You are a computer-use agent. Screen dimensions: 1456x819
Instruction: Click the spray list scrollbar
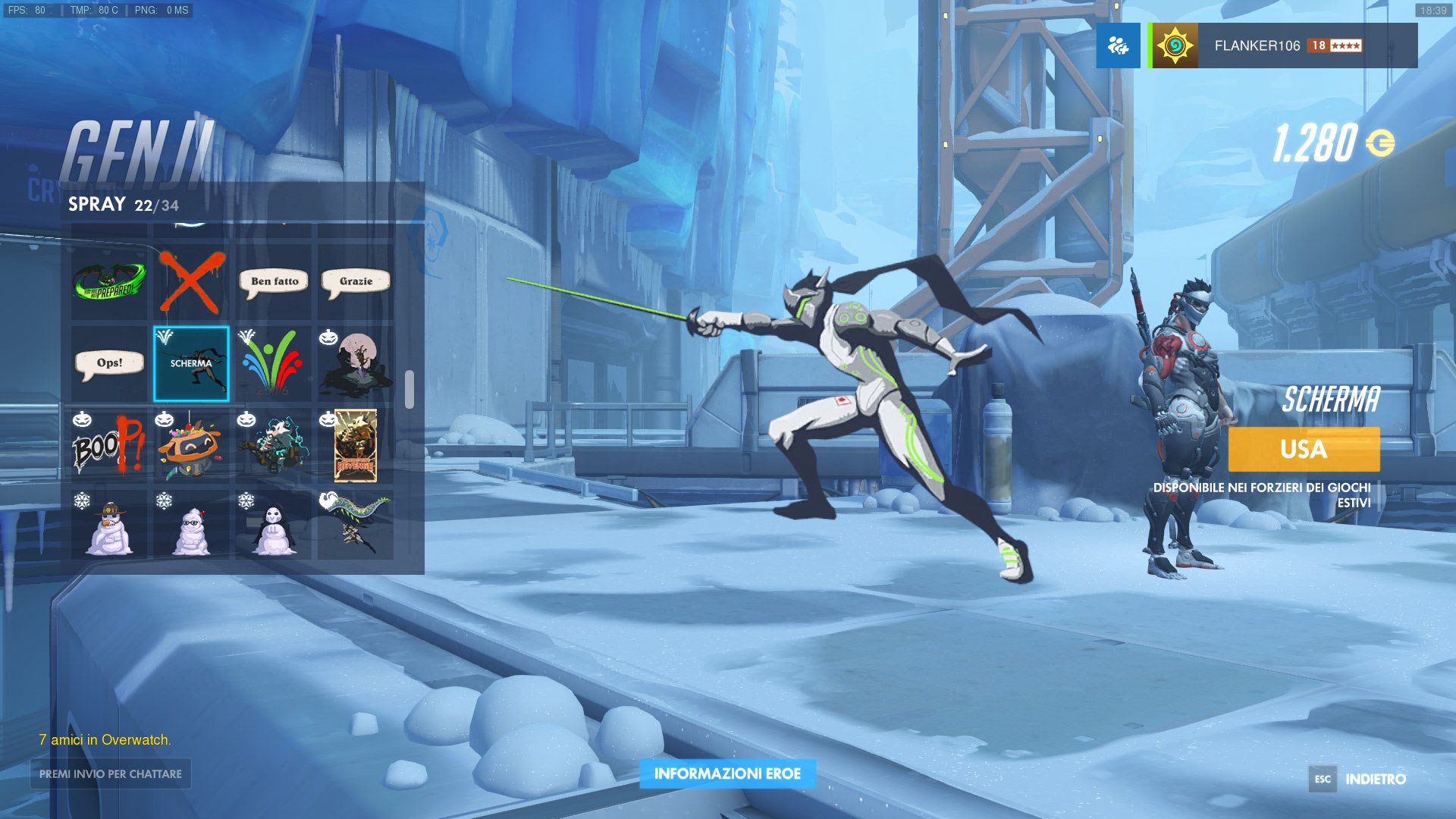point(409,390)
